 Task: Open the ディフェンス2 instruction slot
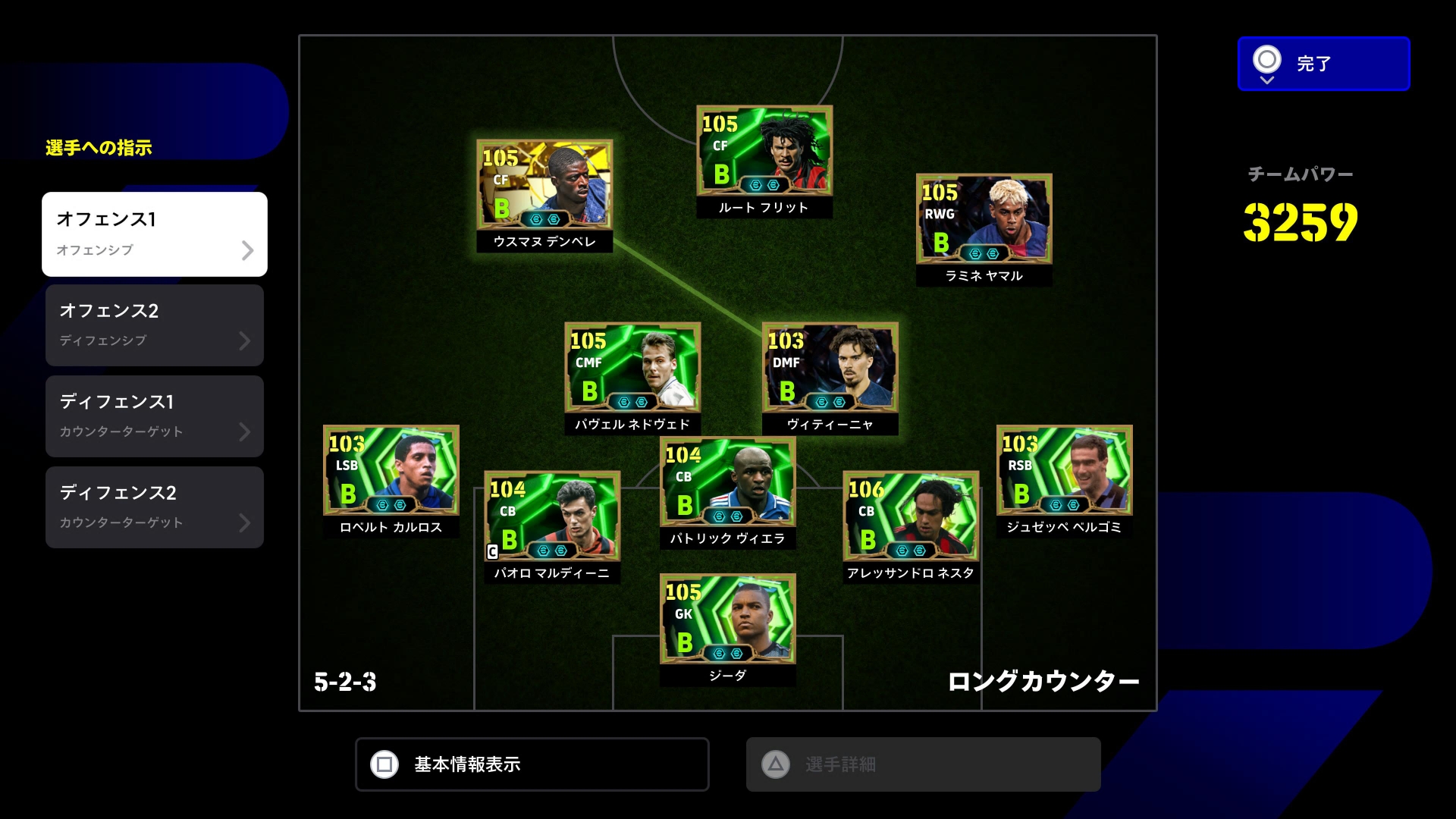[x=155, y=507]
